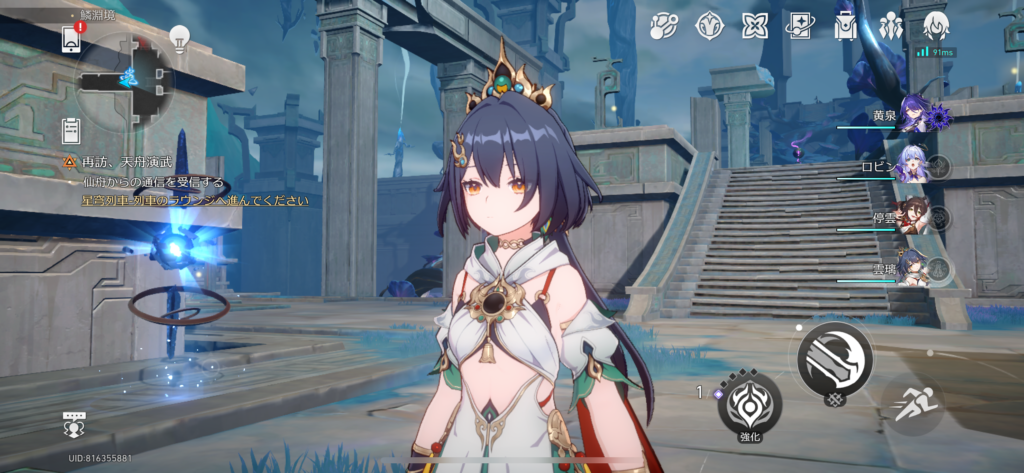Open the clipboard mission log icon
This screenshot has height=473, width=1024.
71,129
